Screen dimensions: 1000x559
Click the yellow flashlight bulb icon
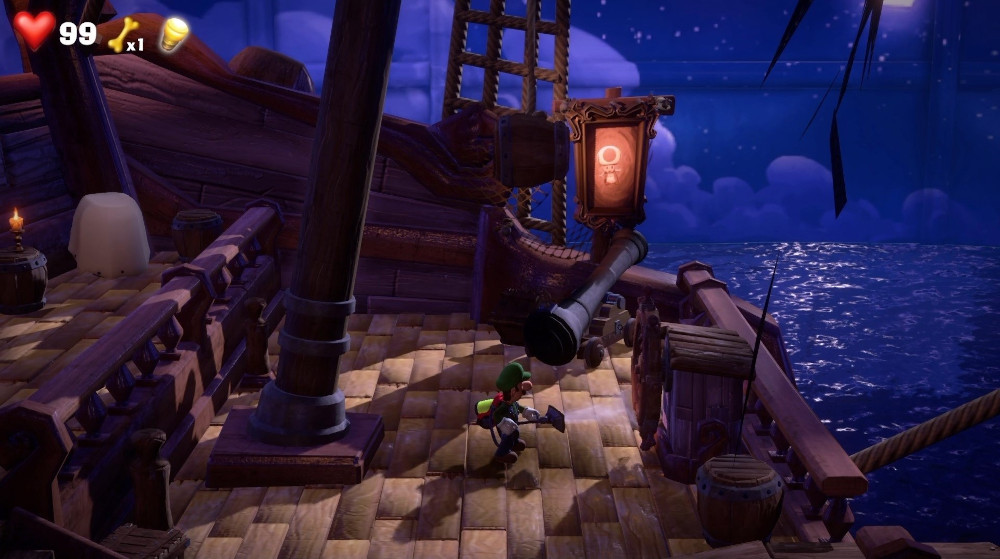(174, 34)
